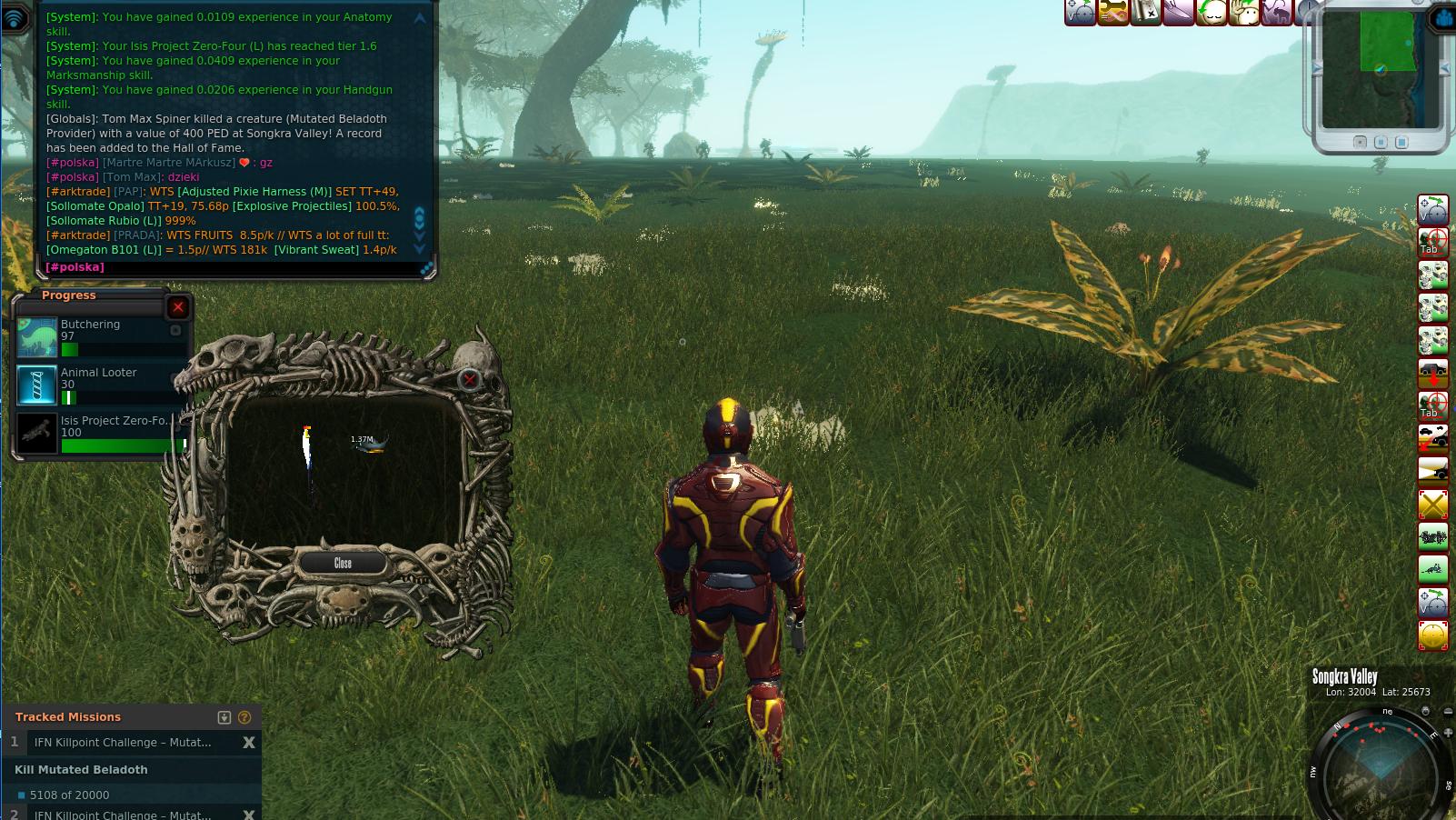Open the wrench repair action icon
This screenshot has width=1456, height=820.
(1113, 12)
